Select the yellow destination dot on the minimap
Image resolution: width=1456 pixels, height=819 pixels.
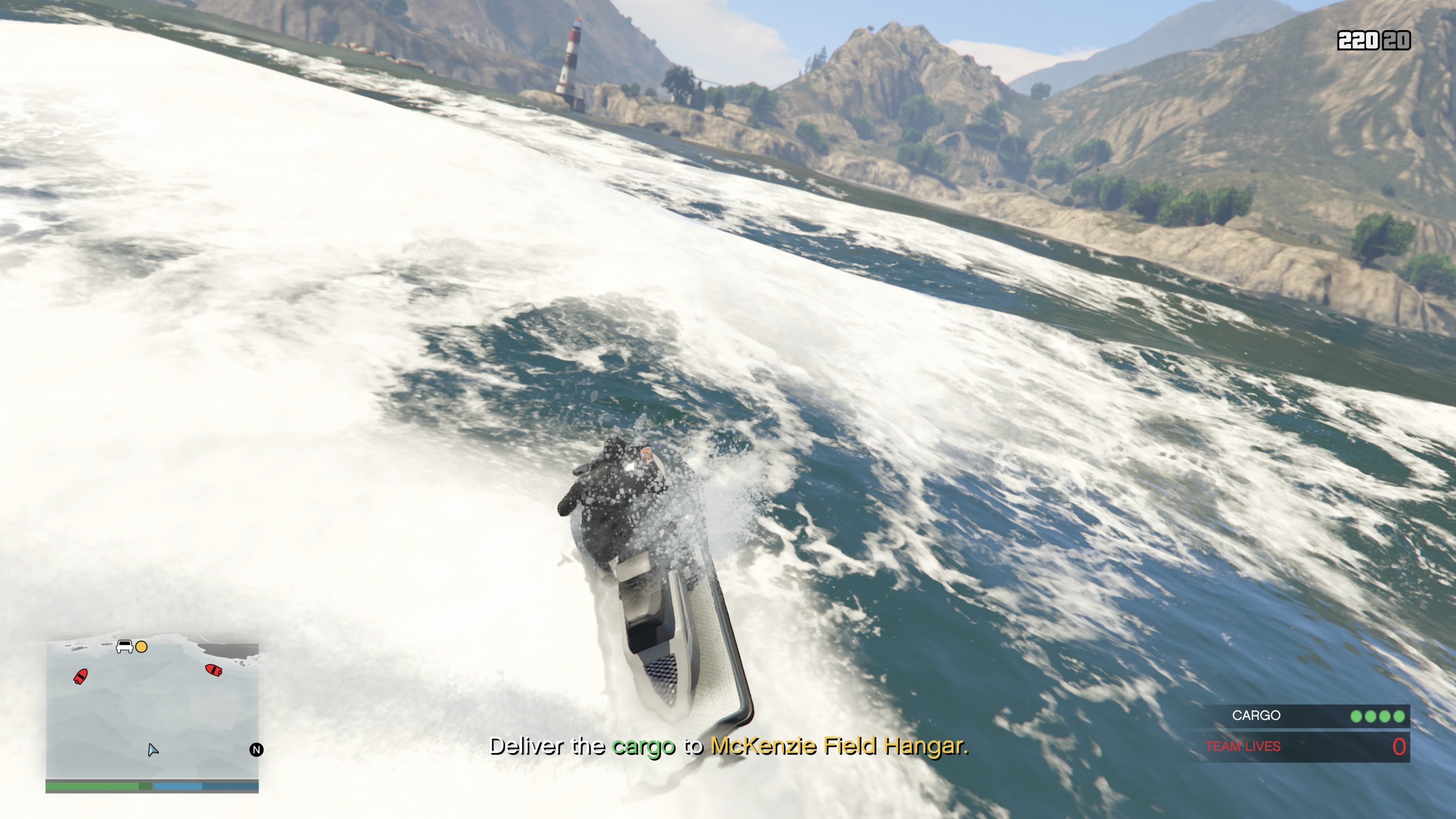pyautogui.click(x=141, y=646)
